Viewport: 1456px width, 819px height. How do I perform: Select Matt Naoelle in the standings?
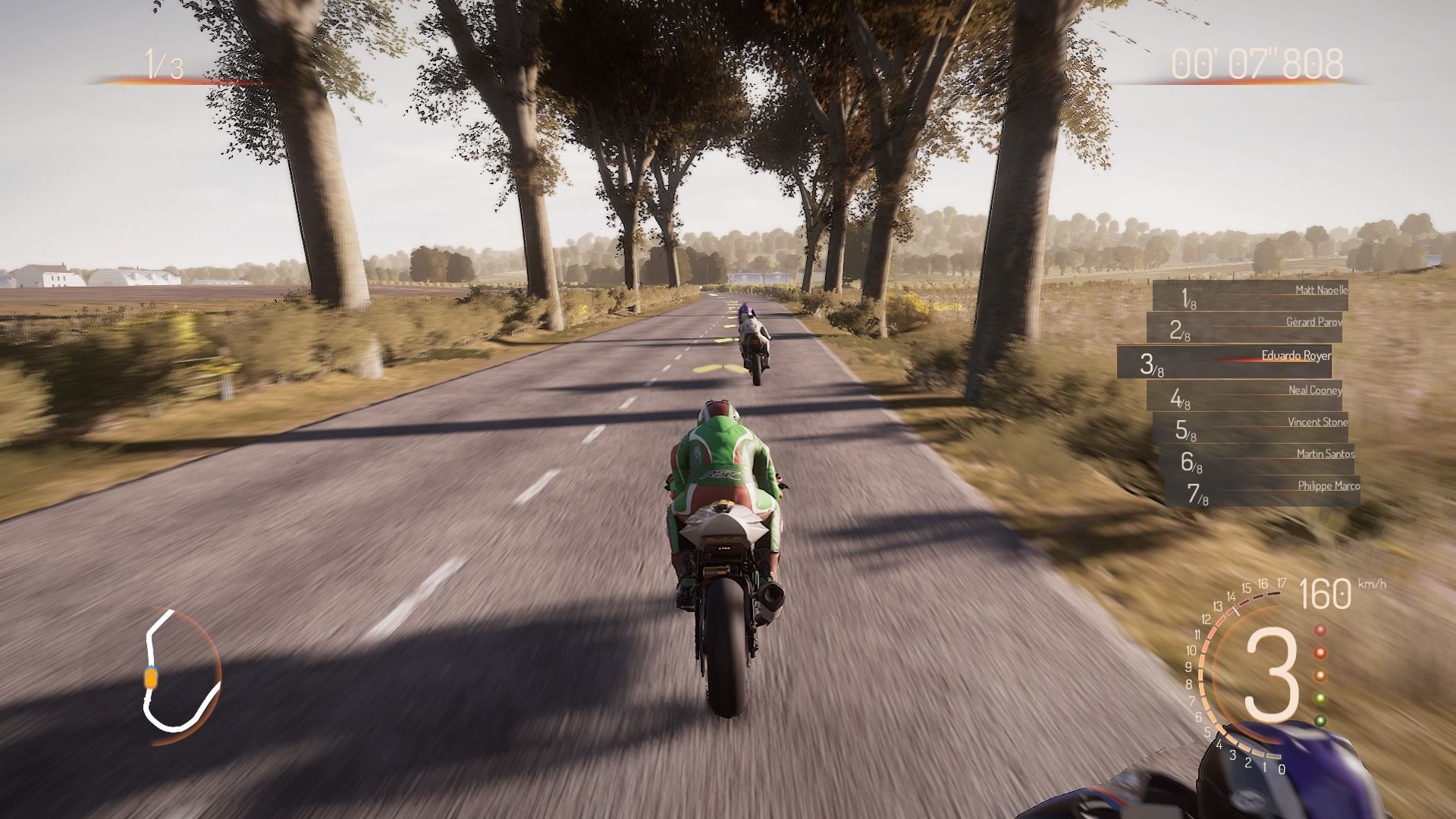click(x=1250, y=296)
